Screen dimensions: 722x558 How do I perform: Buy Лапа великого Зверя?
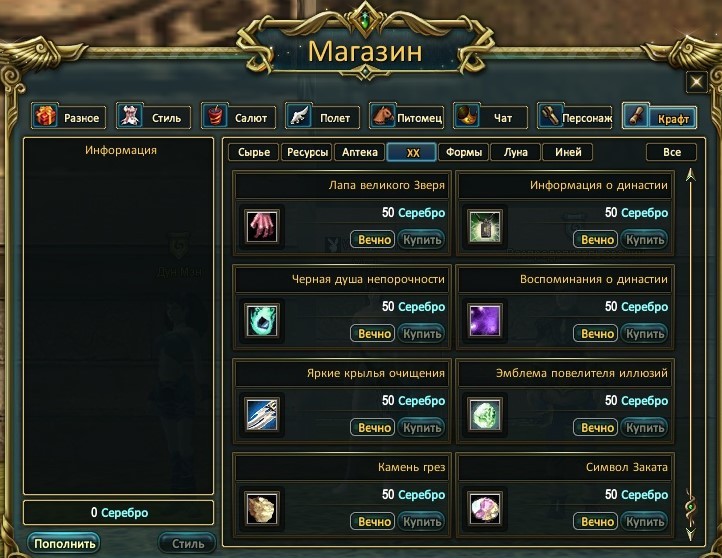tap(422, 240)
